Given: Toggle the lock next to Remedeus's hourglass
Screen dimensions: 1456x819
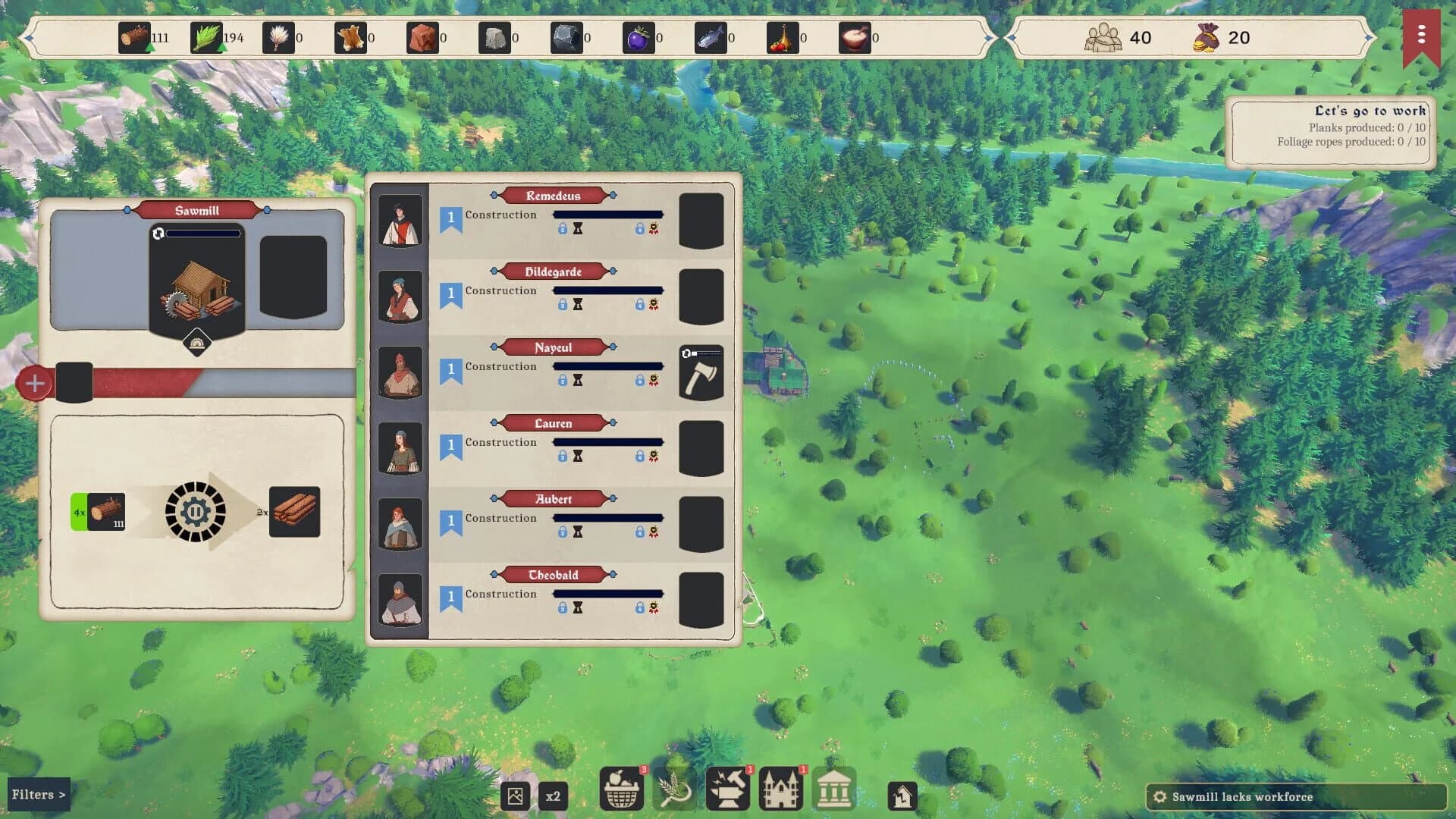Looking at the screenshot, I should pos(563,227).
